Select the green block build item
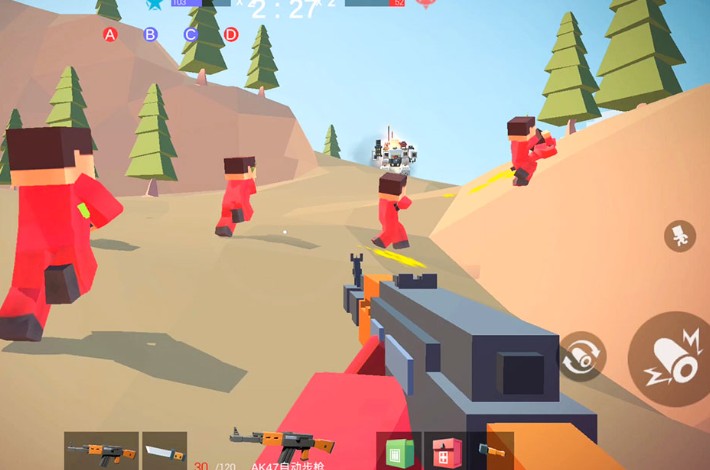710x470 pixels. point(395,450)
